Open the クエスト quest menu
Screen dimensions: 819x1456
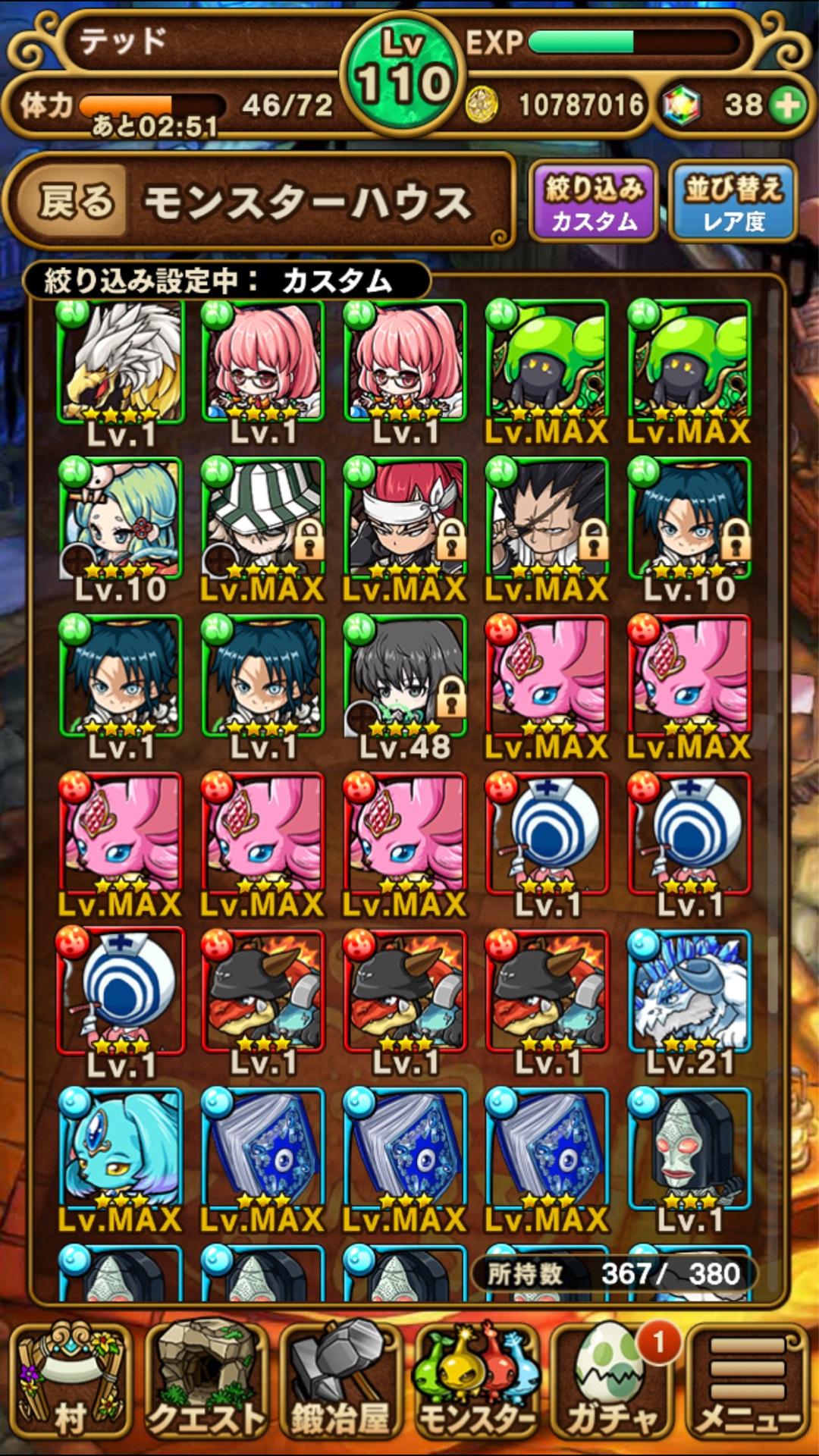point(206,1382)
